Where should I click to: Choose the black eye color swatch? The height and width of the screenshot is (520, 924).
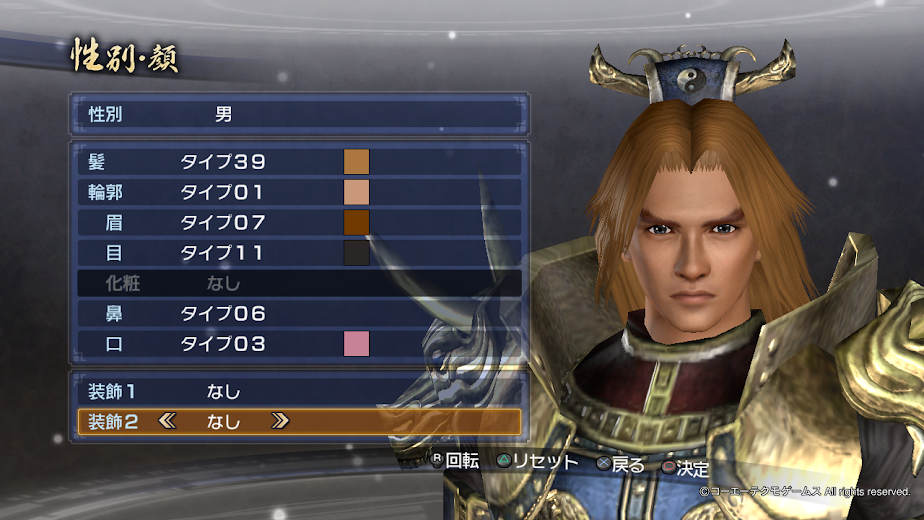coord(357,253)
